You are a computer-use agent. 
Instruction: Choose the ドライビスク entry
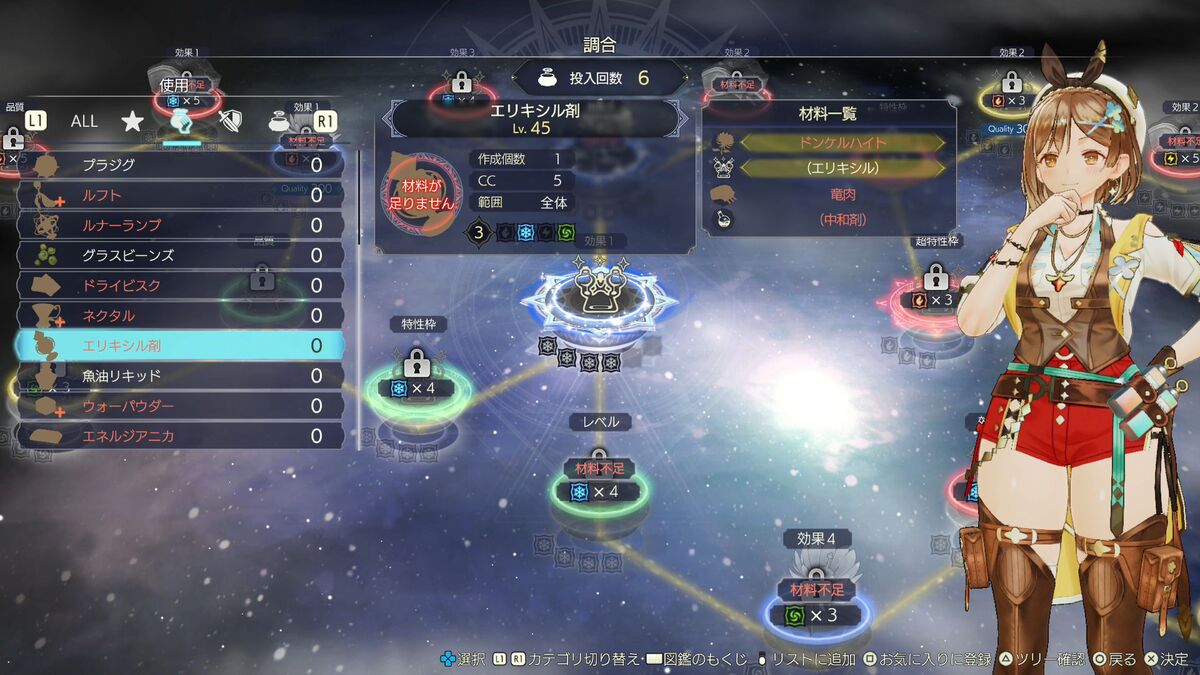click(180, 285)
